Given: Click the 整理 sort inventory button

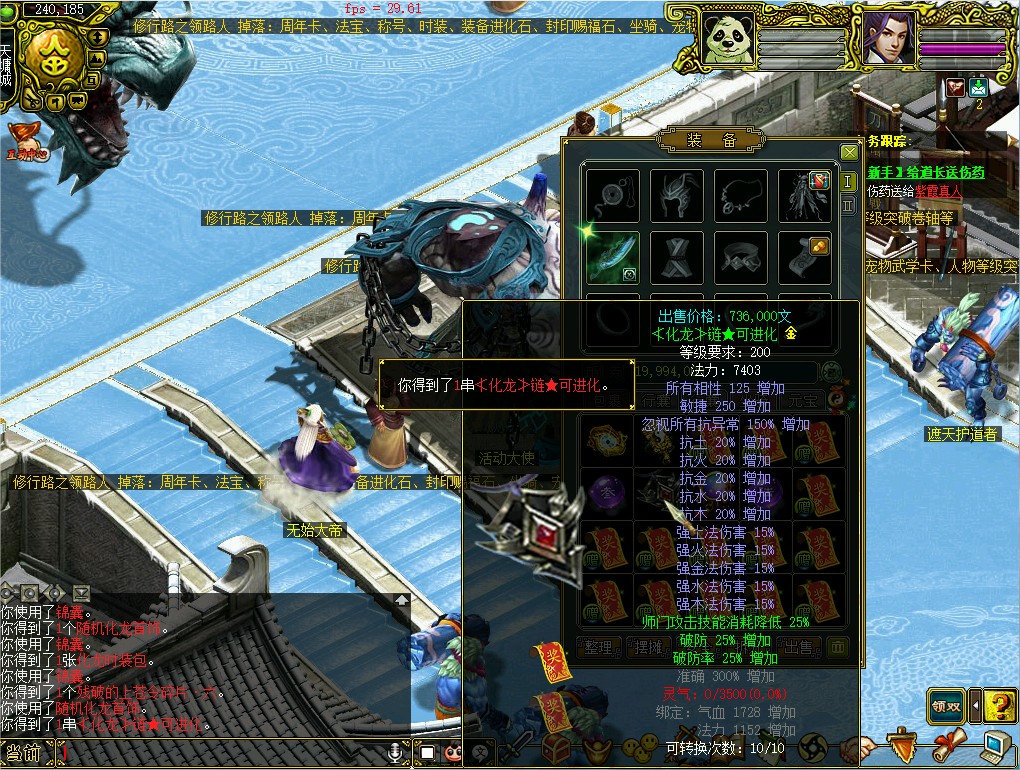Looking at the screenshot, I should tap(598, 648).
